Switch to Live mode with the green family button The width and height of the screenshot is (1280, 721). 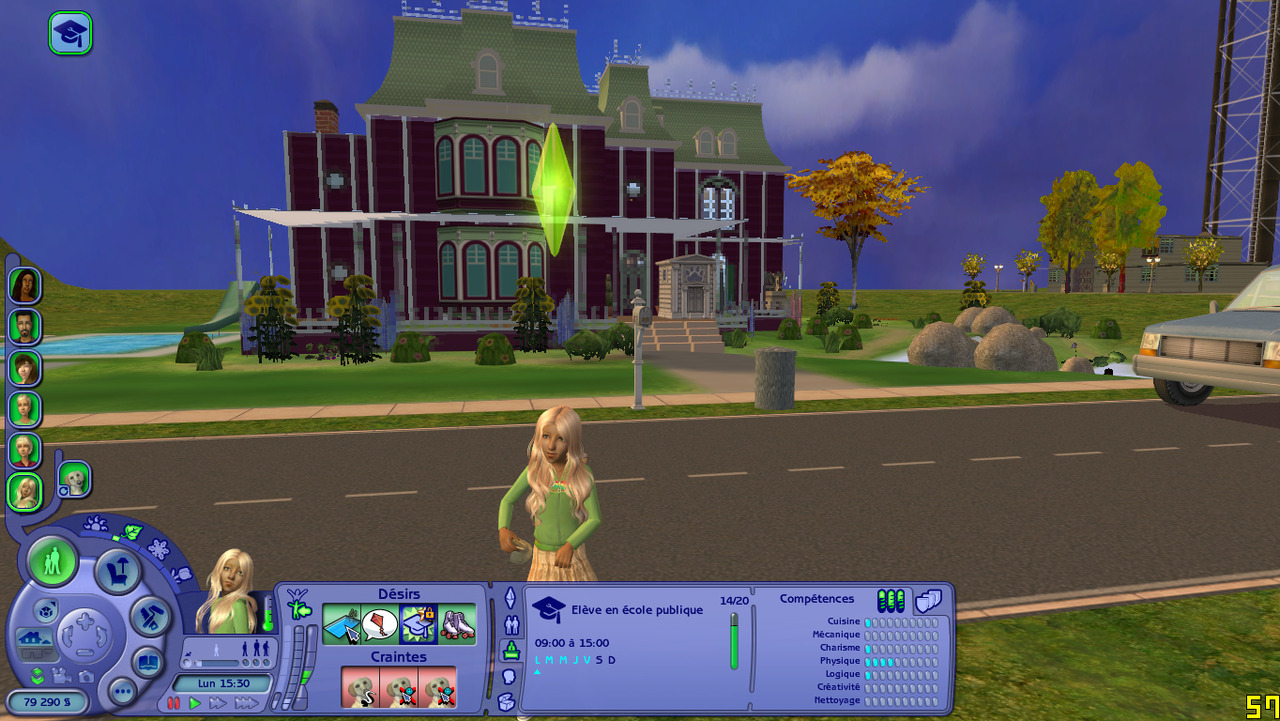pyautogui.click(x=52, y=561)
